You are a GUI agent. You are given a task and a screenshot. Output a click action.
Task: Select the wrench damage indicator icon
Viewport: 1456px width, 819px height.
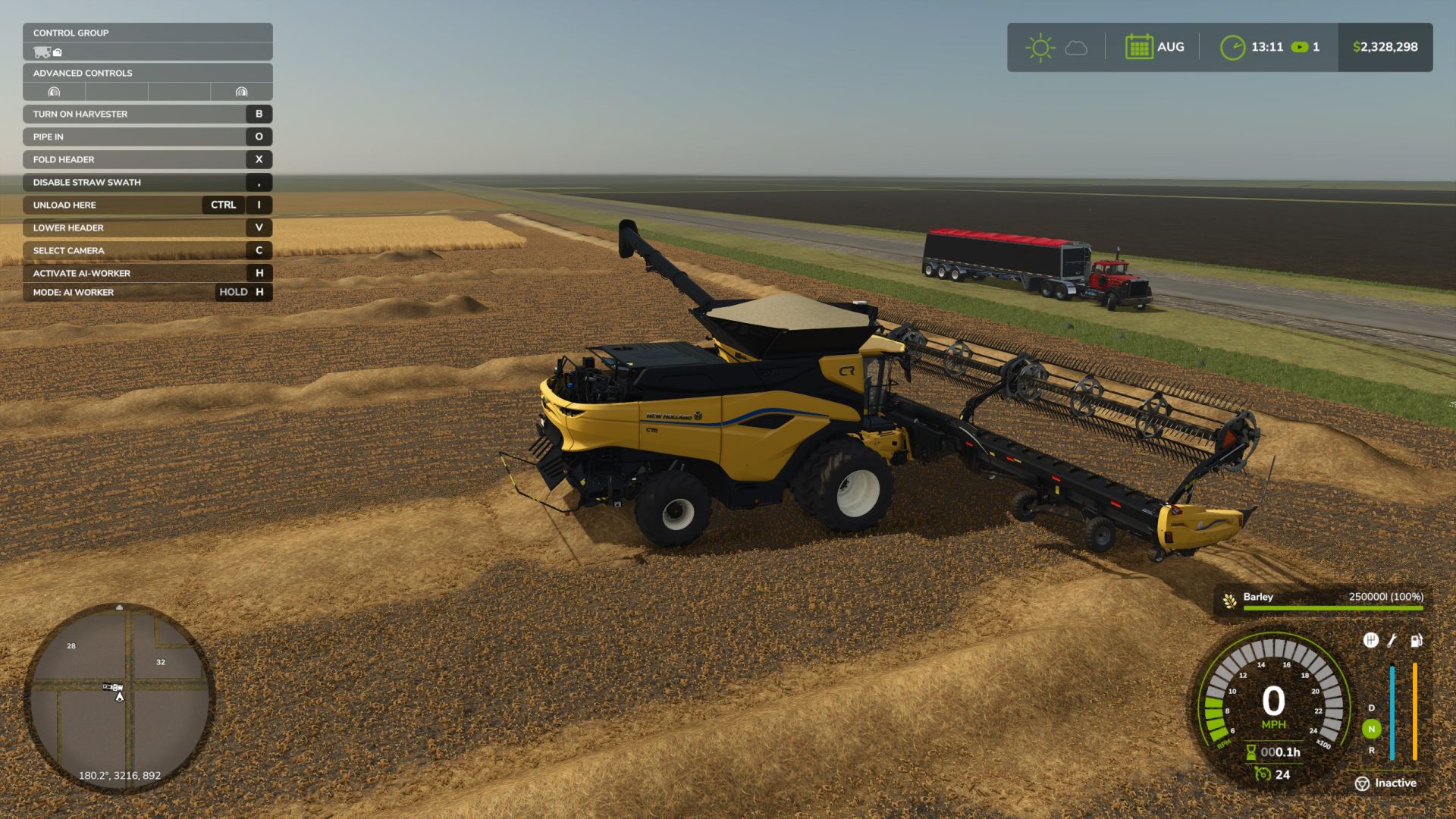1392,641
